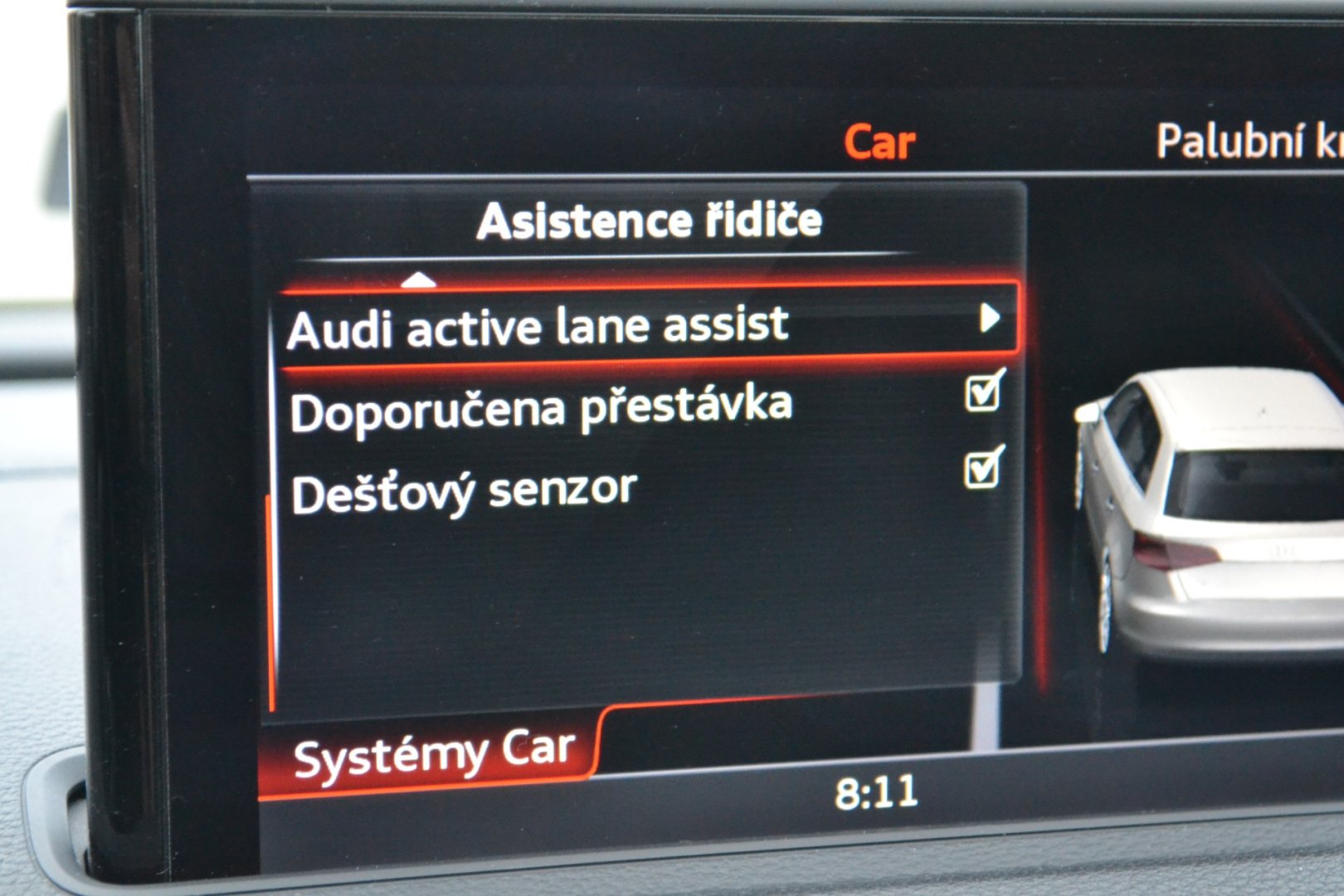Click the scroll-up arrow above the list

(x=418, y=280)
